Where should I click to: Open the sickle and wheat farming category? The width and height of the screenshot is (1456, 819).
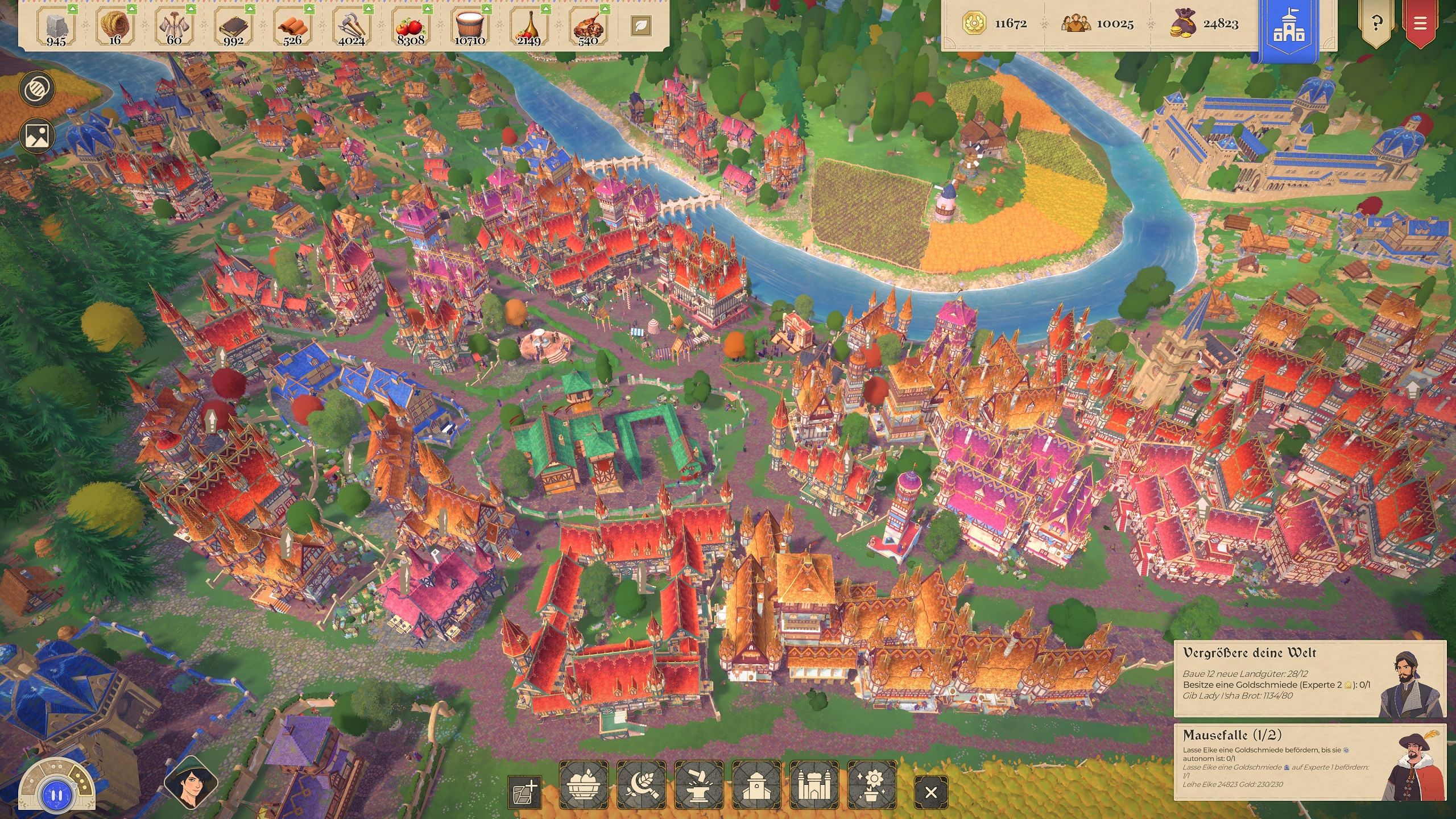tap(642, 785)
